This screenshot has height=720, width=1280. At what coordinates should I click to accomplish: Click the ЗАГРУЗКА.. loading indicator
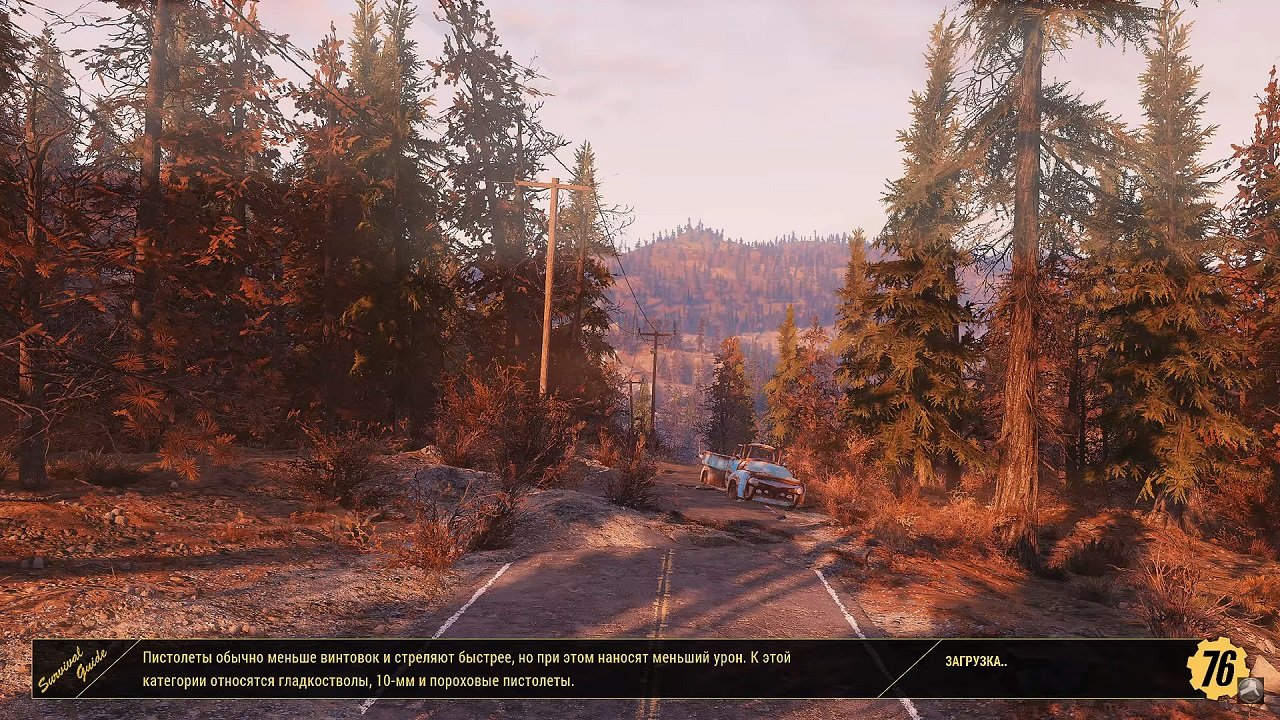coord(973,661)
